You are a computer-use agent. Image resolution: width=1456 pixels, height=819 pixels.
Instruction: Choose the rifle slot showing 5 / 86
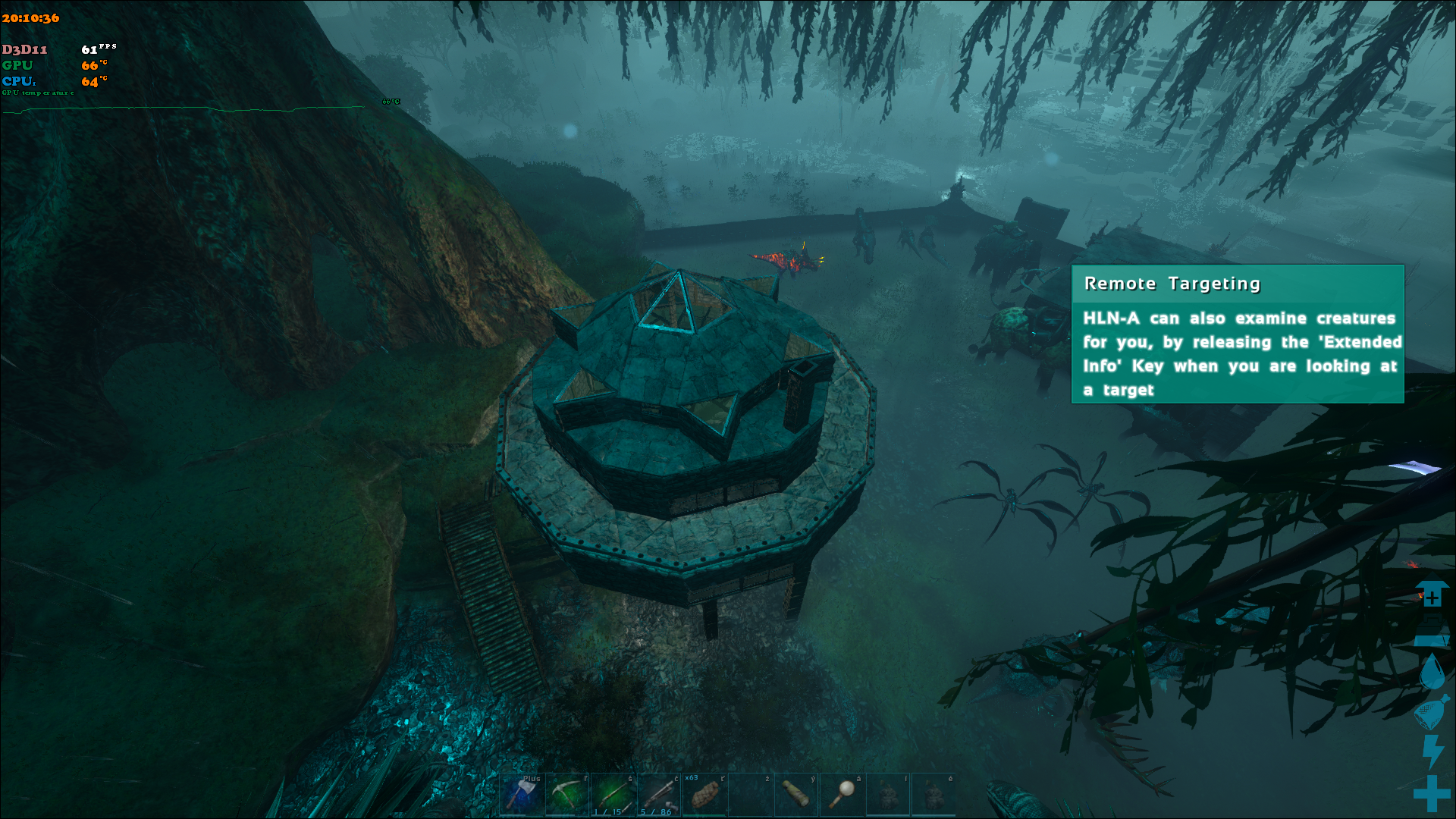659,794
